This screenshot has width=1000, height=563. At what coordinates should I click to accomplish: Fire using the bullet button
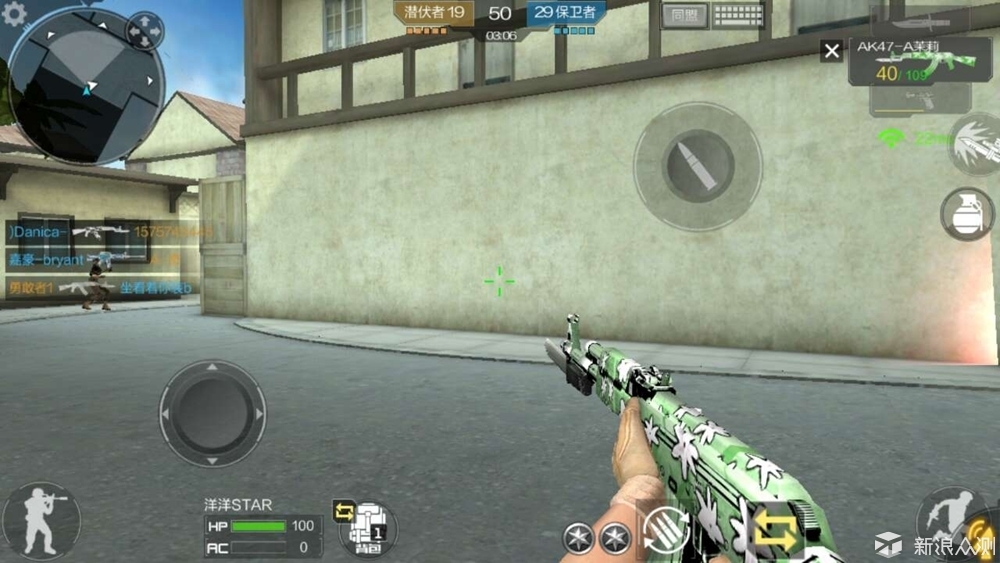(698, 166)
